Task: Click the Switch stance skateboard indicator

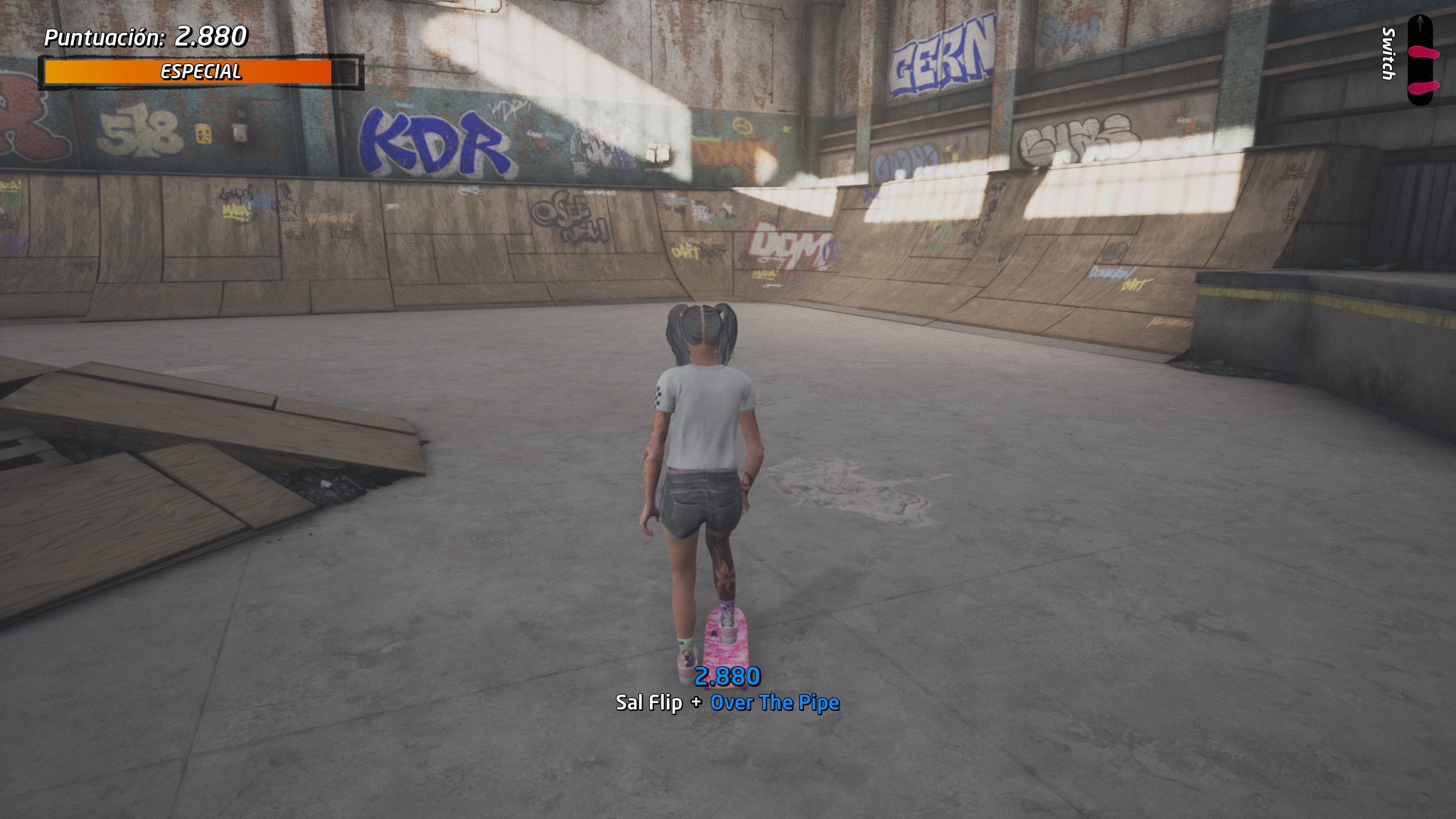Action: pyautogui.click(x=1420, y=62)
